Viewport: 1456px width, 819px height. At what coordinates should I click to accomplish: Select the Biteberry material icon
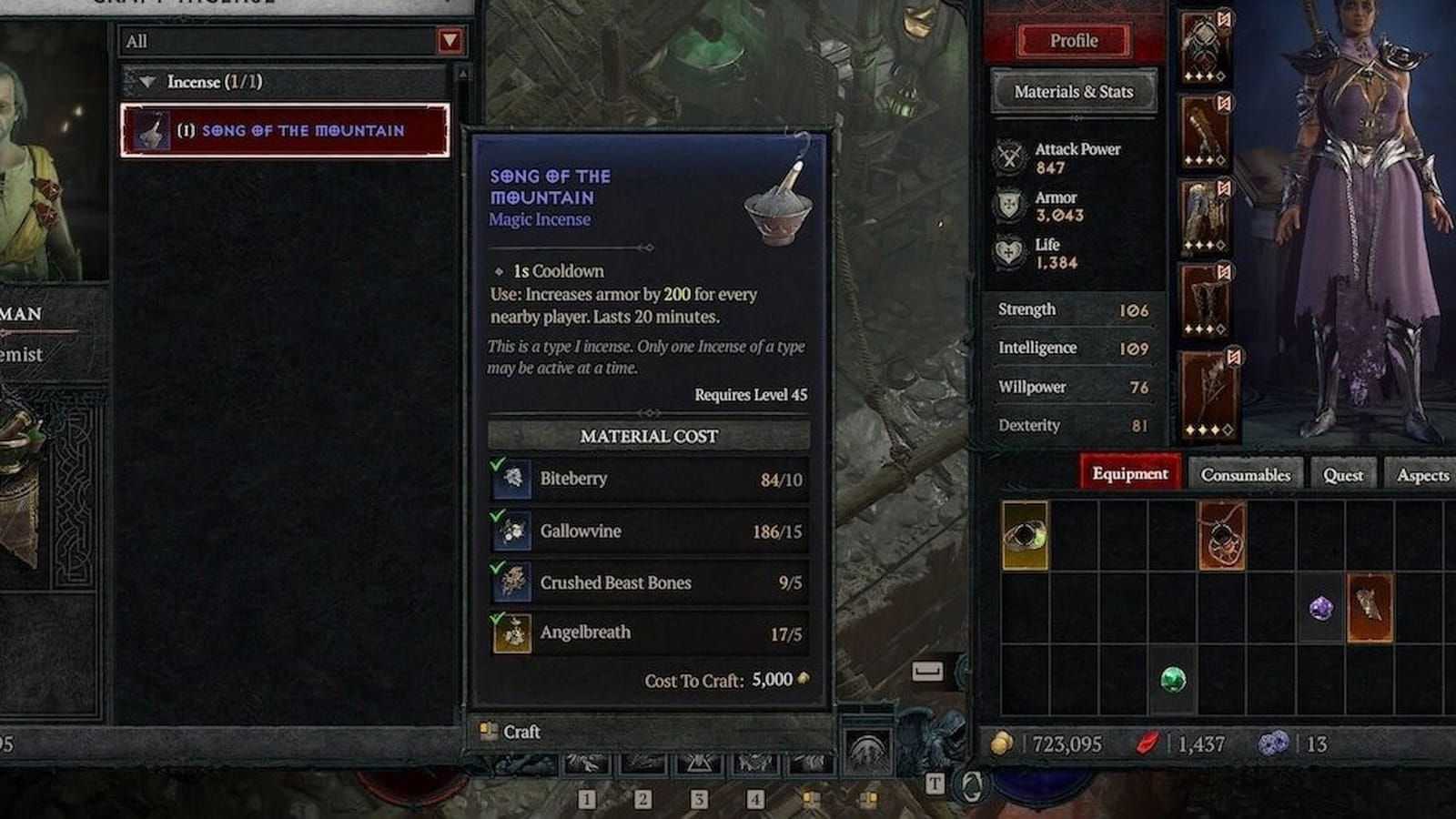(514, 479)
